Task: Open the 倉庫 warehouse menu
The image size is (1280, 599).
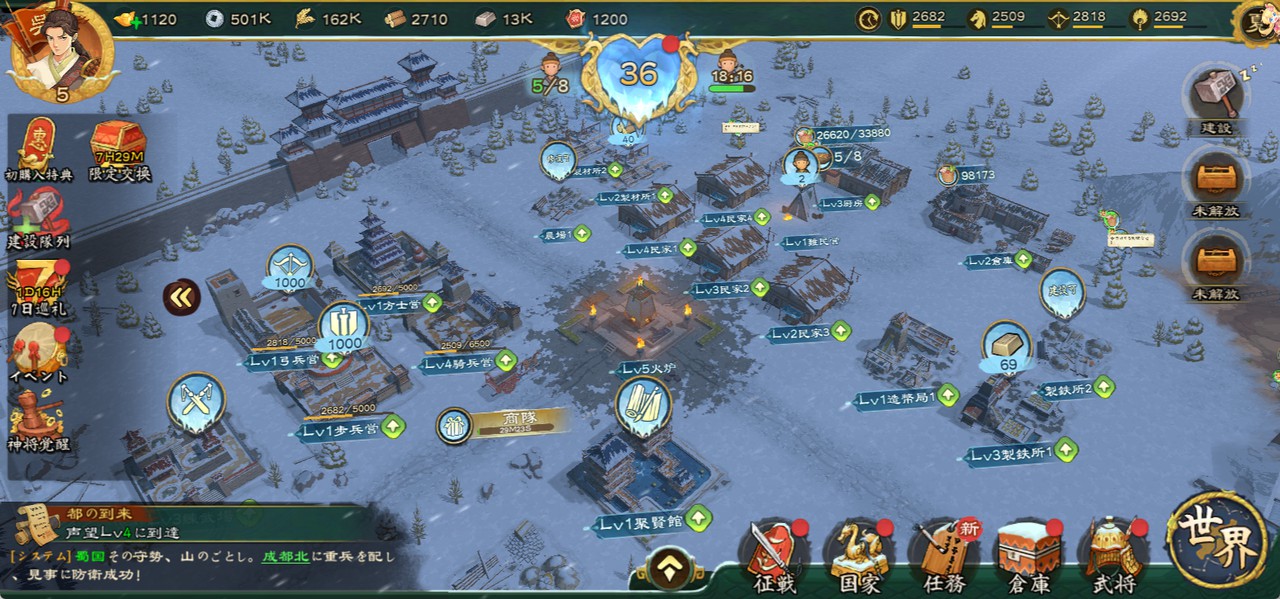Action: (x=1028, y=554)
